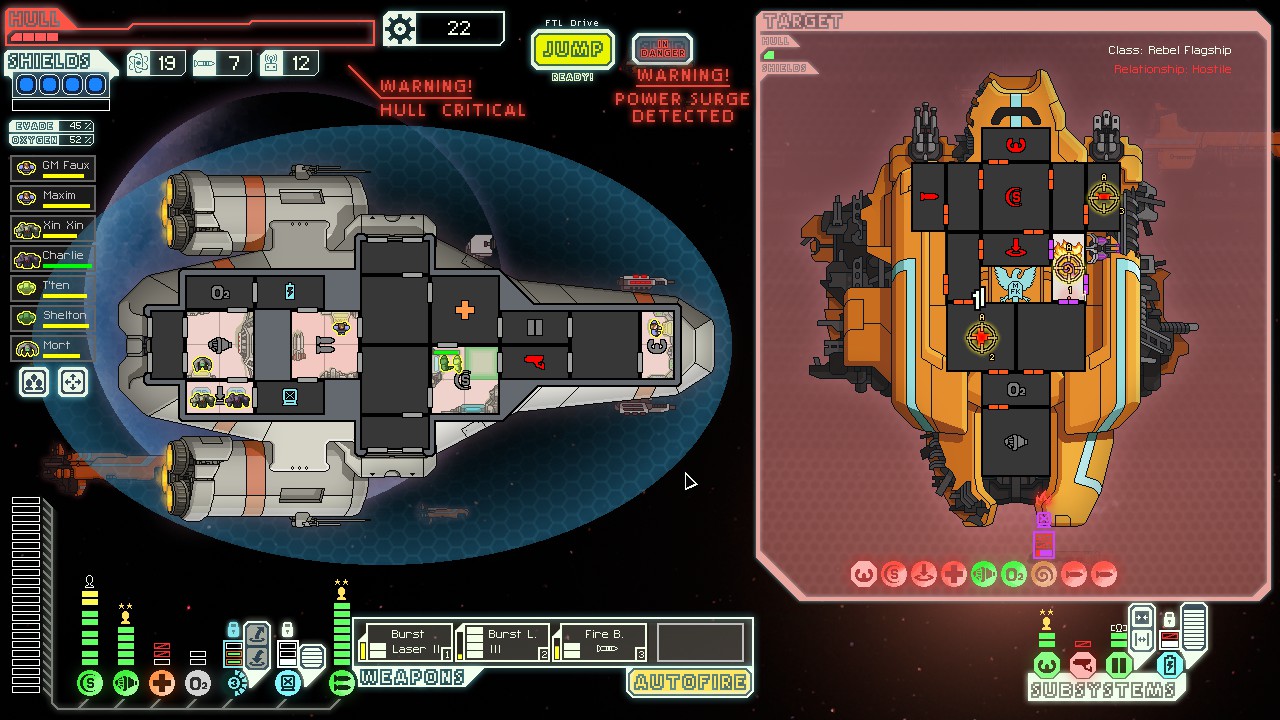Open the ship menu gear button
1280x720 pixels.
click(400, 29)
